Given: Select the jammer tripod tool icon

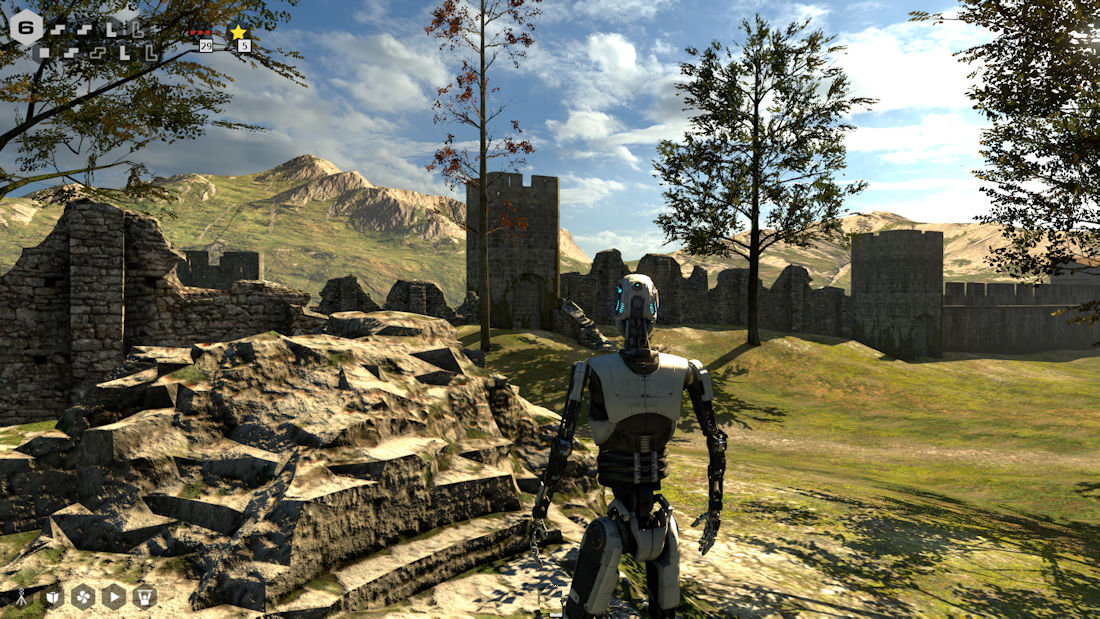Looking at the screenshot, I should [x=21, y=597].
